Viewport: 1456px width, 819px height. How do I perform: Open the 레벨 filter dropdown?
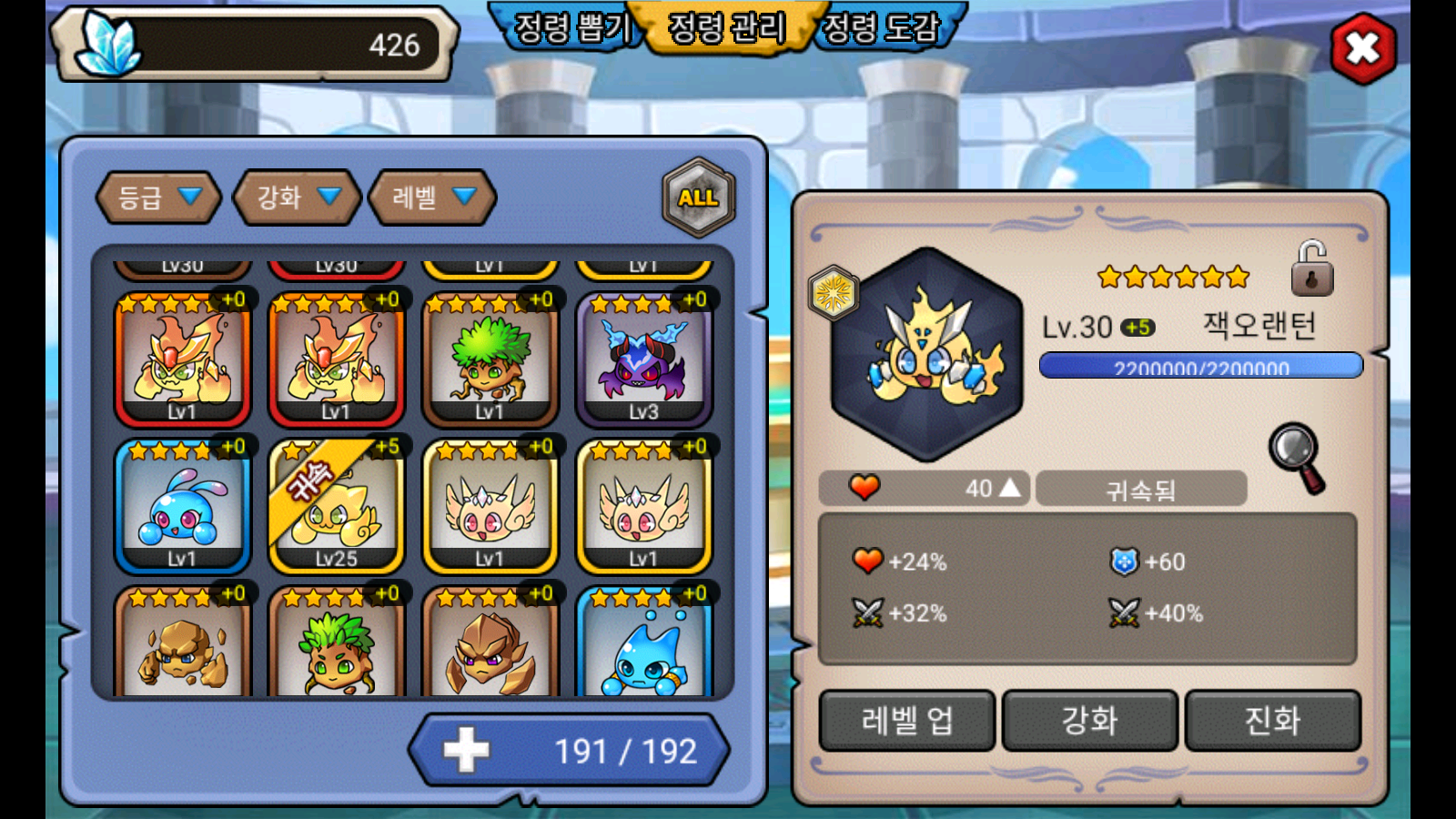point(432,197)
